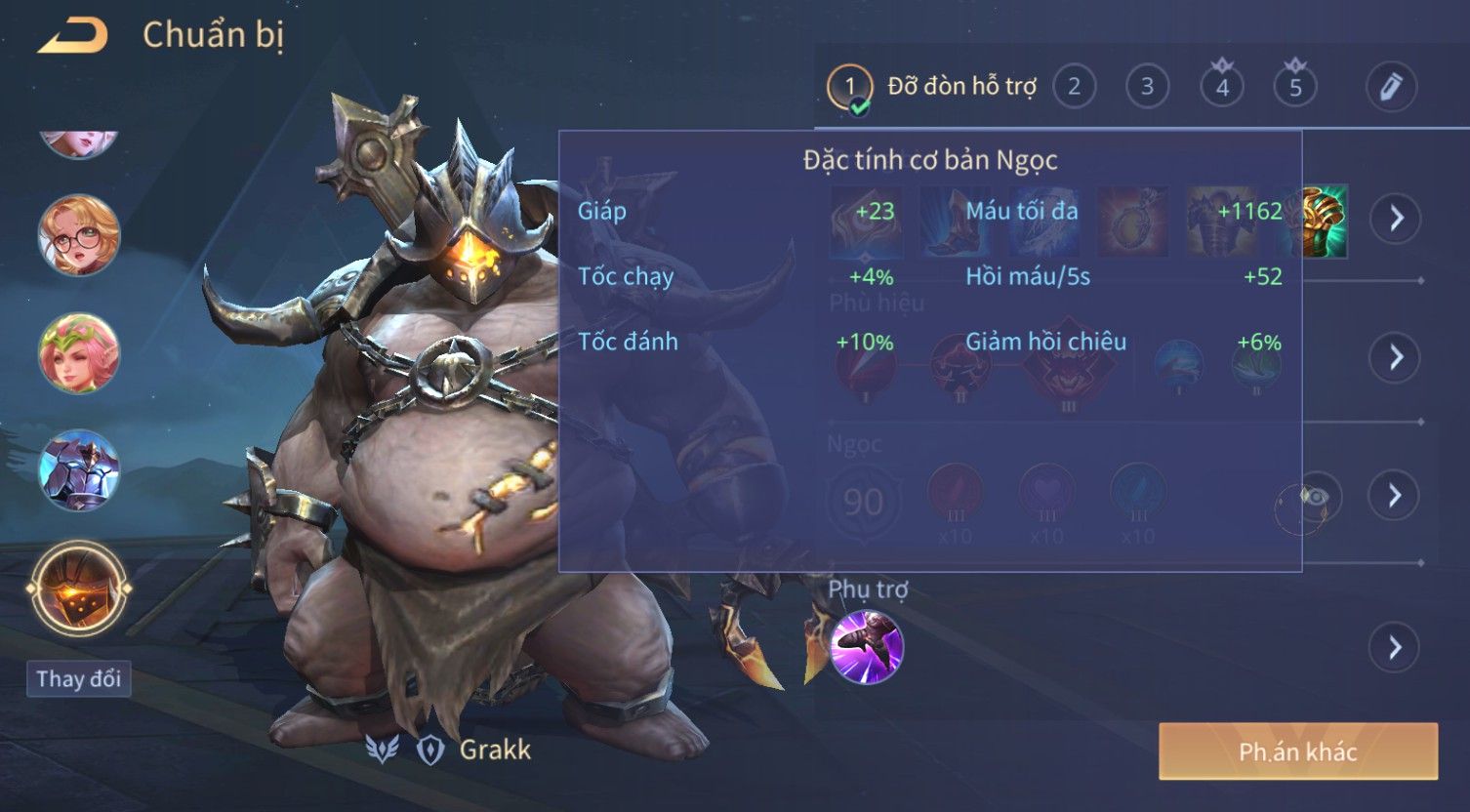
Task: Select the Grakk hero portrait
Action: (78, 589)
